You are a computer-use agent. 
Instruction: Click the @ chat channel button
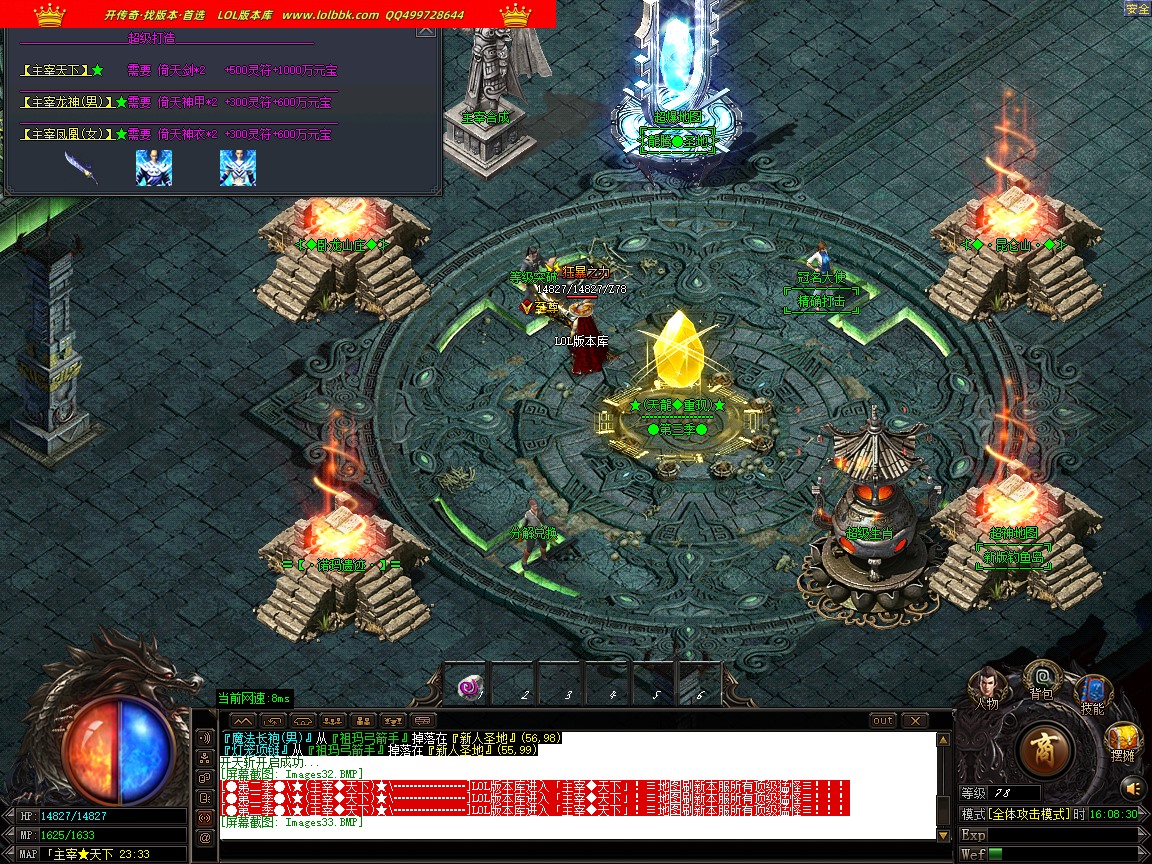tap(206, 838)
